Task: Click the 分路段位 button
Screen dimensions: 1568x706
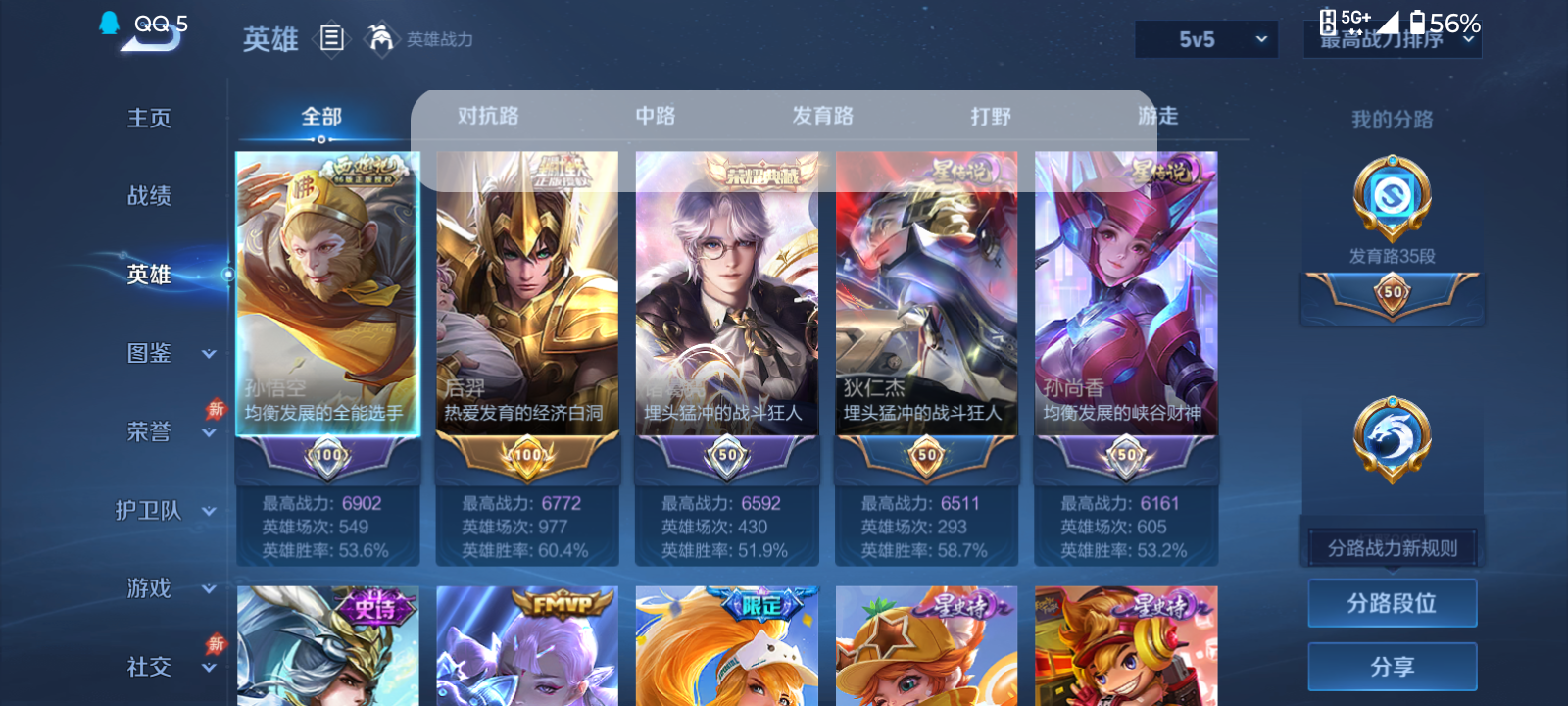Action: [1392, 603]
